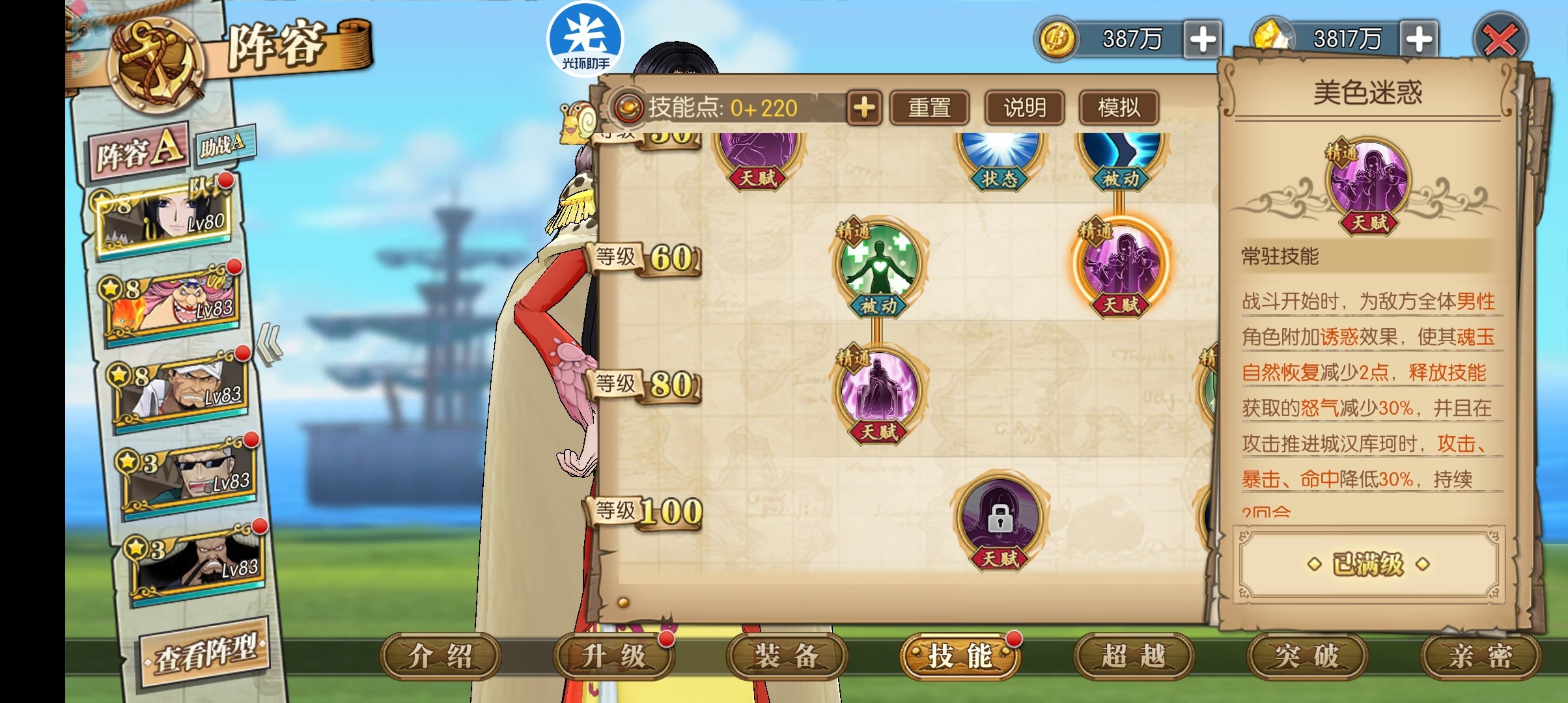Show the 亲密 intimacy tab
The image size is (1568, 703).
(1479, 656)
